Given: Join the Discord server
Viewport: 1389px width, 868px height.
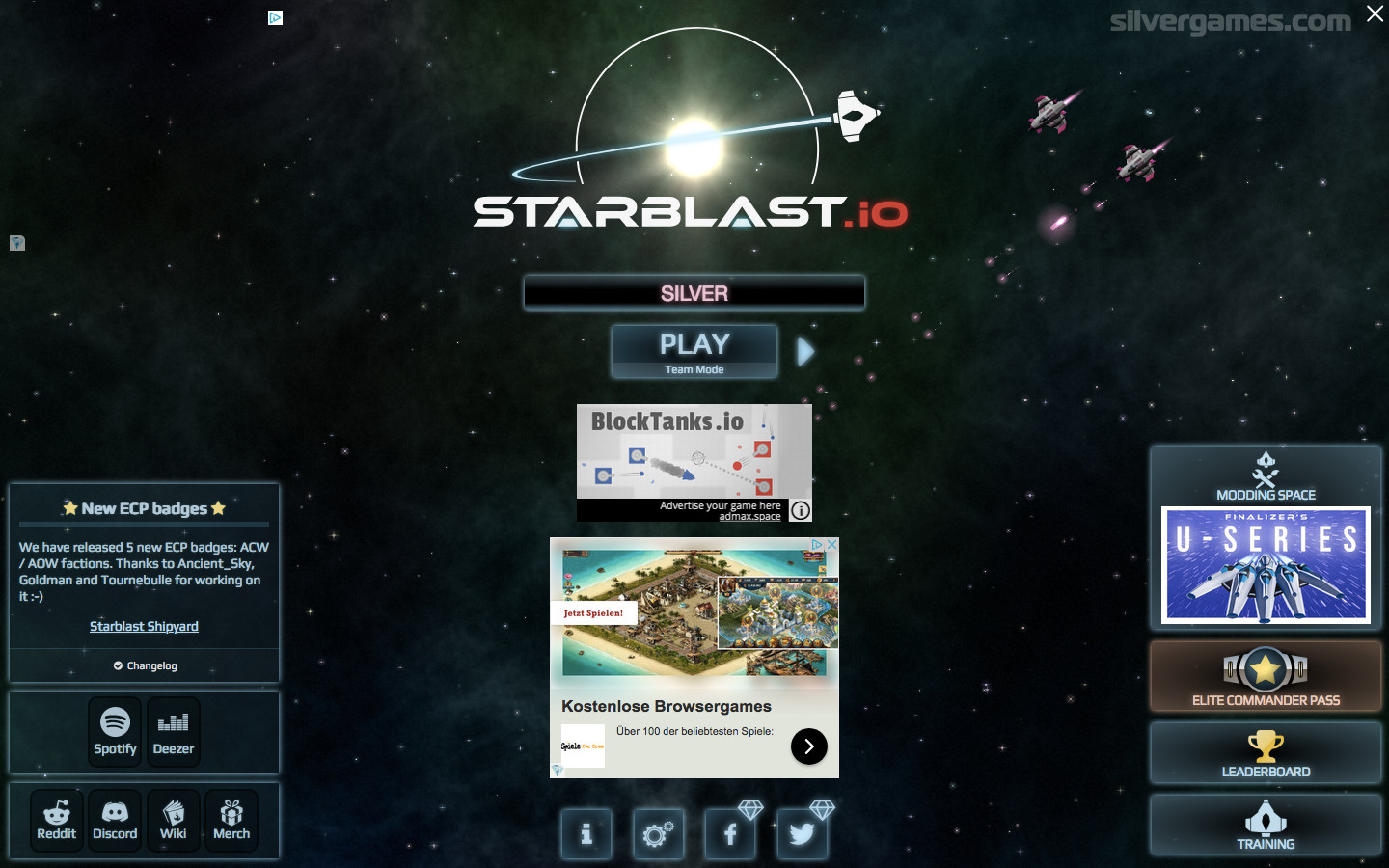Looking at the screenshot, I should tap(115, 821).
